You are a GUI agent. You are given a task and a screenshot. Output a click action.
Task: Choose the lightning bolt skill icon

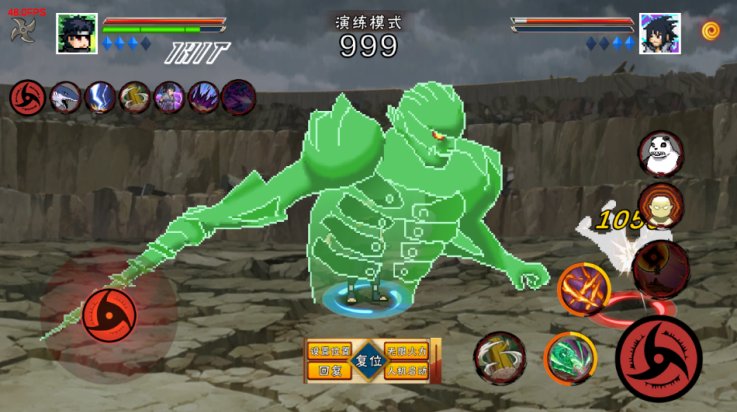click(100, 97)
